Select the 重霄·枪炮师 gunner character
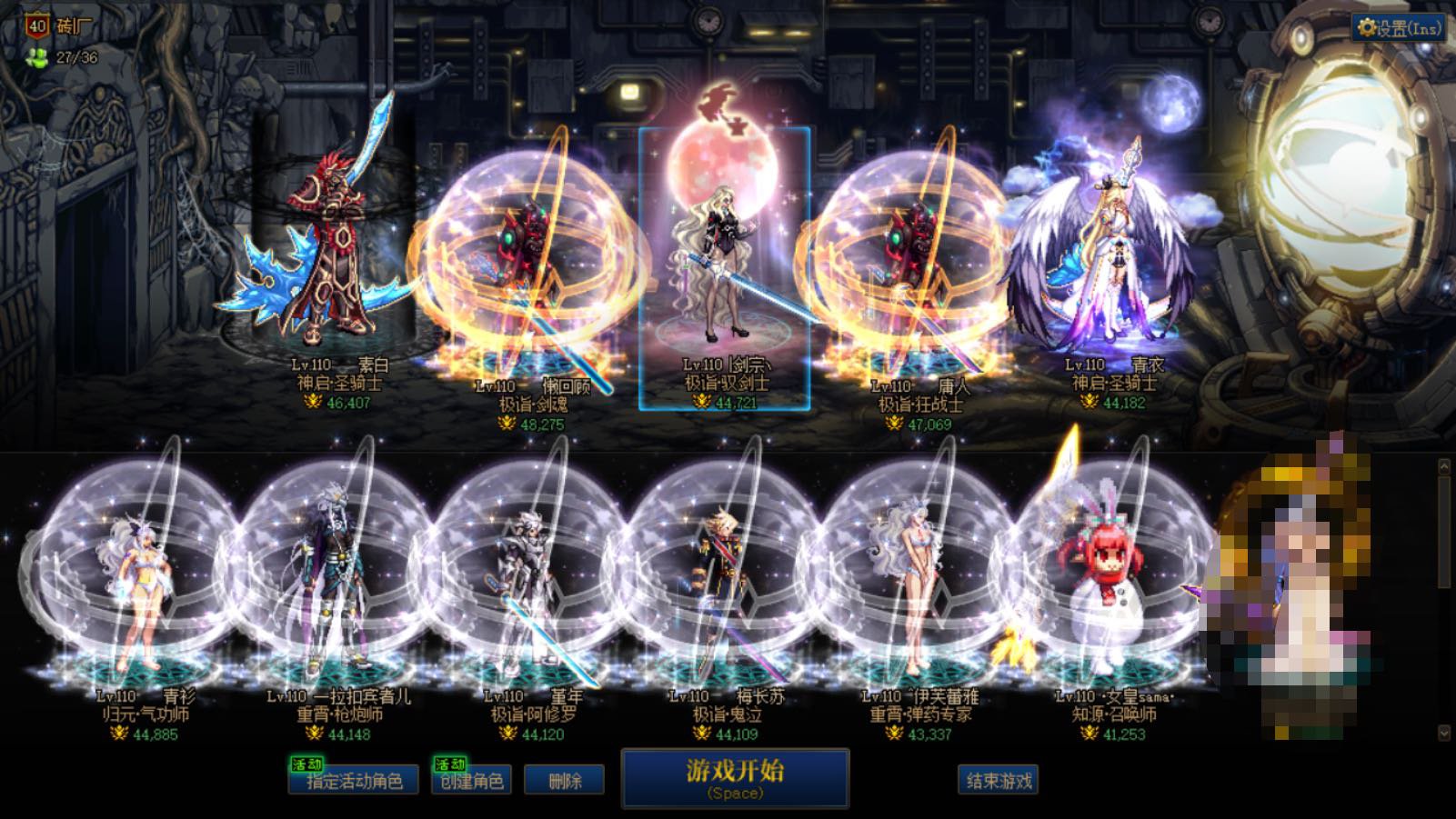Image resolution: width=1456 pixels, height=819 pixels. [338, 591]
